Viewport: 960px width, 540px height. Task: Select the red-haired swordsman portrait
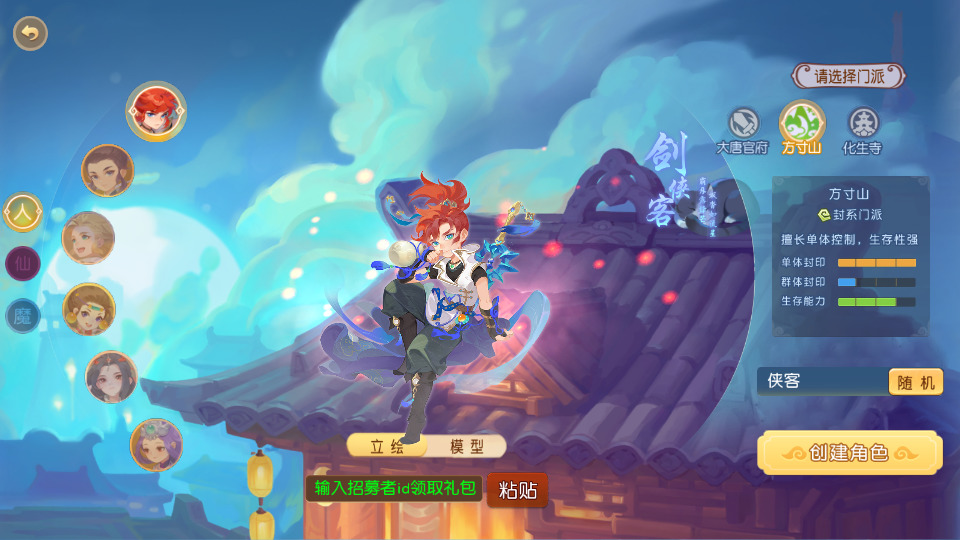[x=156, y=110]
